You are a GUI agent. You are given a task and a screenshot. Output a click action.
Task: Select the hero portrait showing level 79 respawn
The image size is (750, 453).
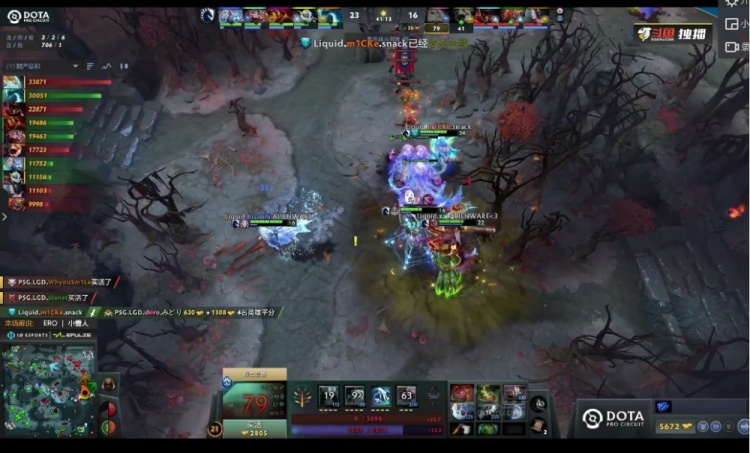pyautogui.click(x=254, y=401)
